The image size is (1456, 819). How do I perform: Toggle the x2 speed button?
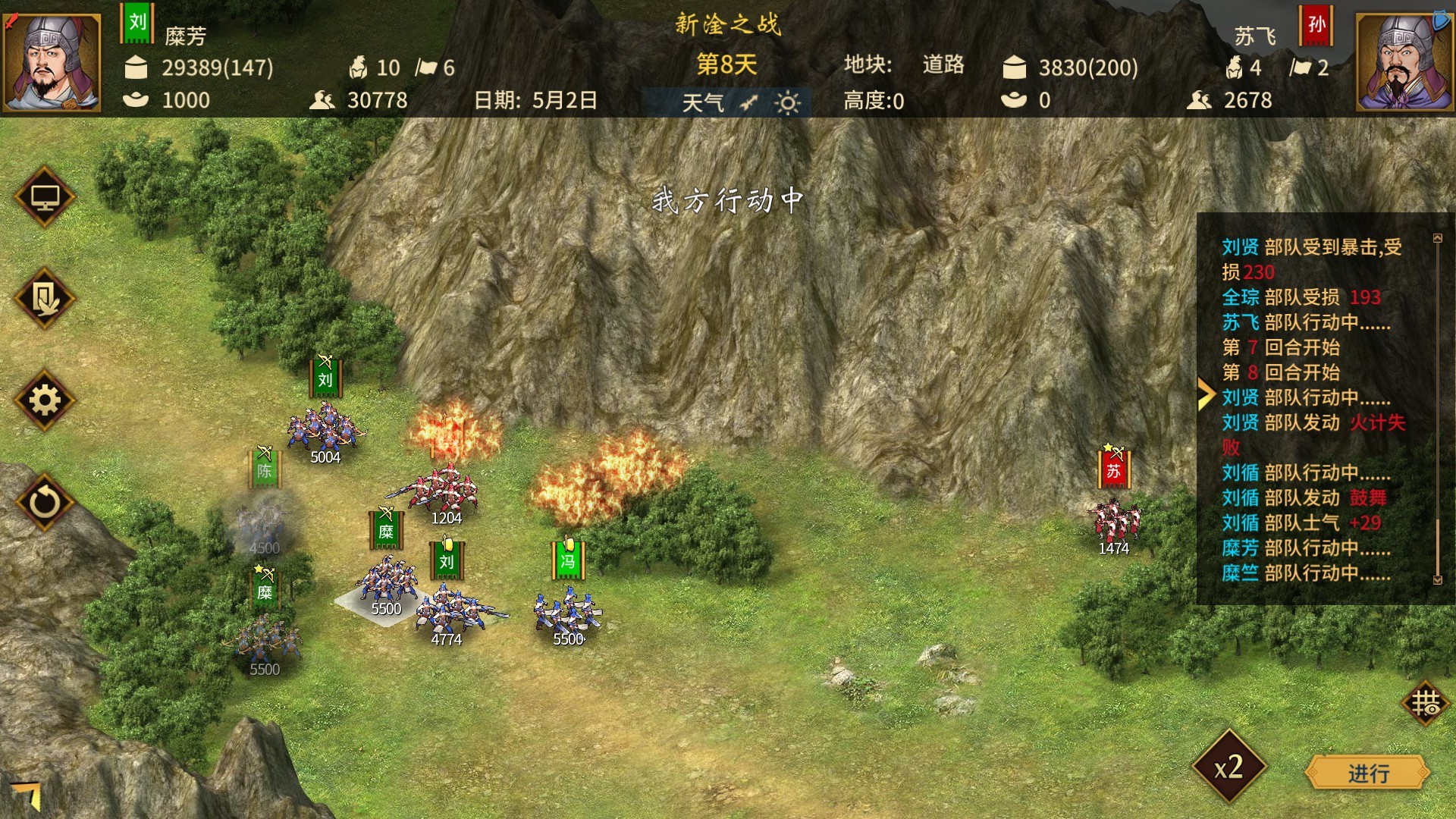(1228, 767)
